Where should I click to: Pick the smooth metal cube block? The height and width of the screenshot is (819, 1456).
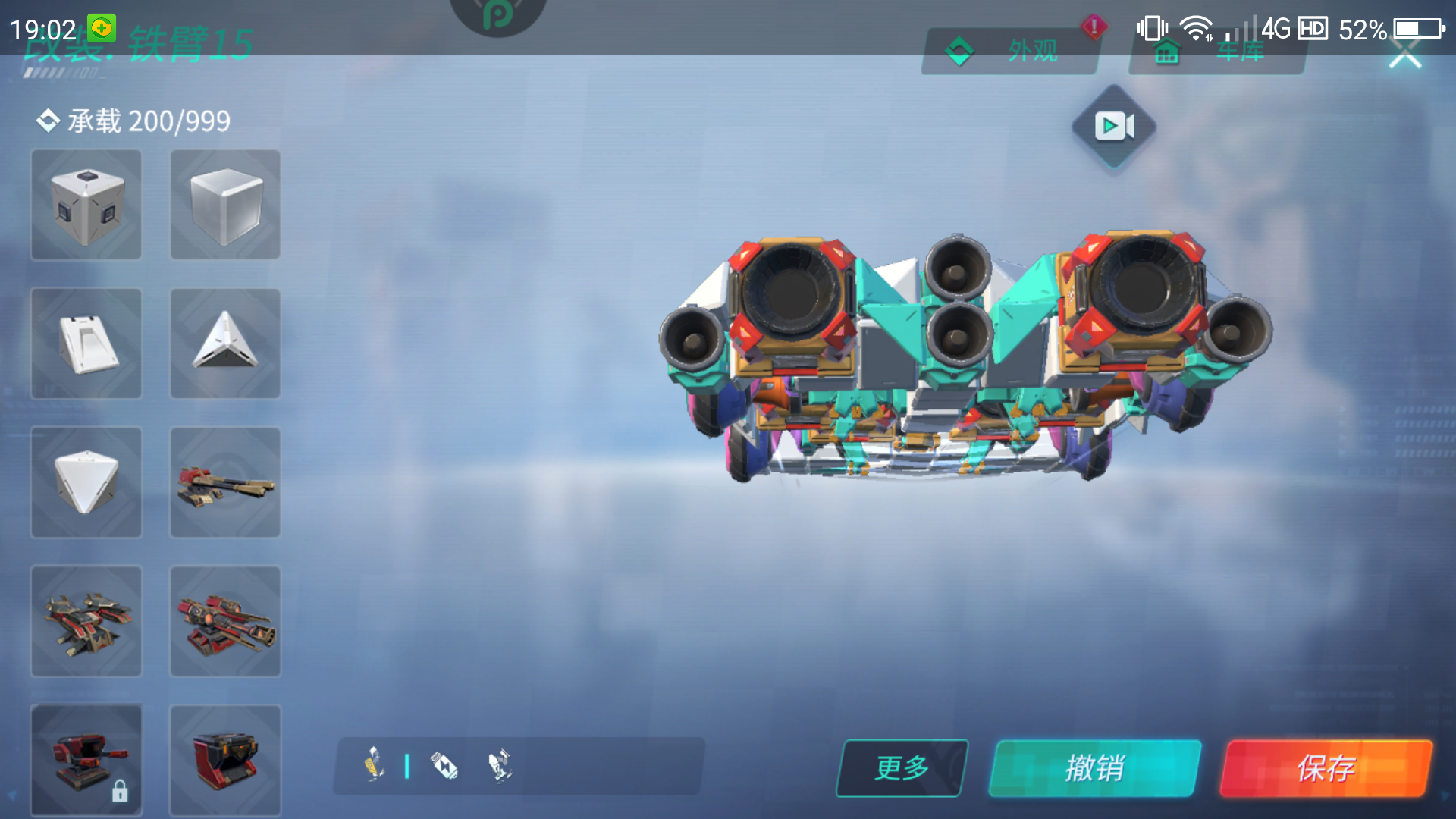pos(224,205)
